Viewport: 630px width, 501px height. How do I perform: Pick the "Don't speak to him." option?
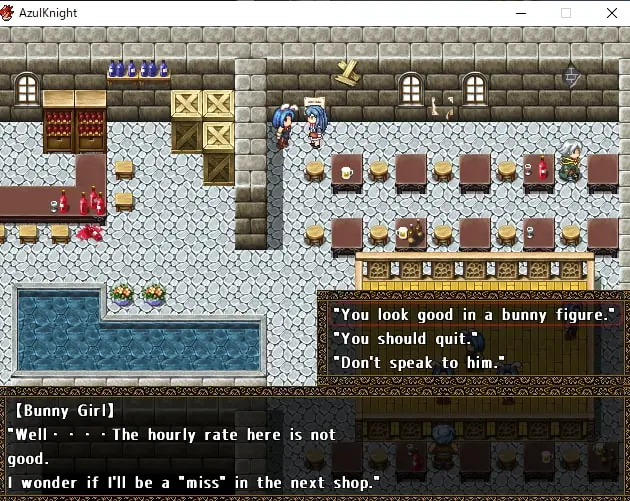418,363
